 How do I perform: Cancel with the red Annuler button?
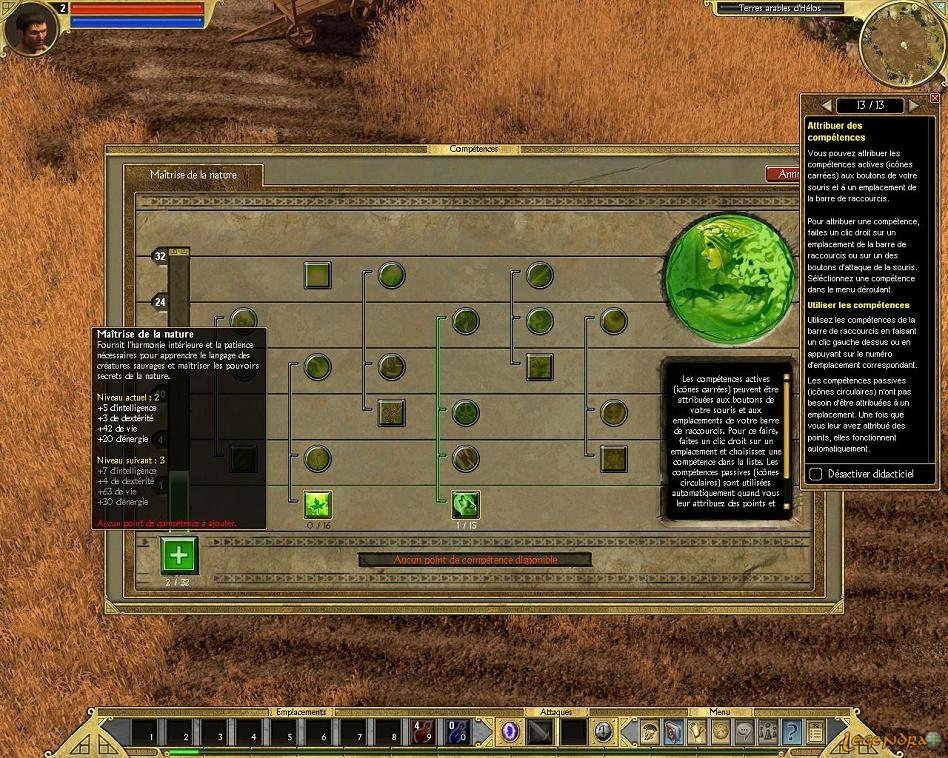pos(787,174)
